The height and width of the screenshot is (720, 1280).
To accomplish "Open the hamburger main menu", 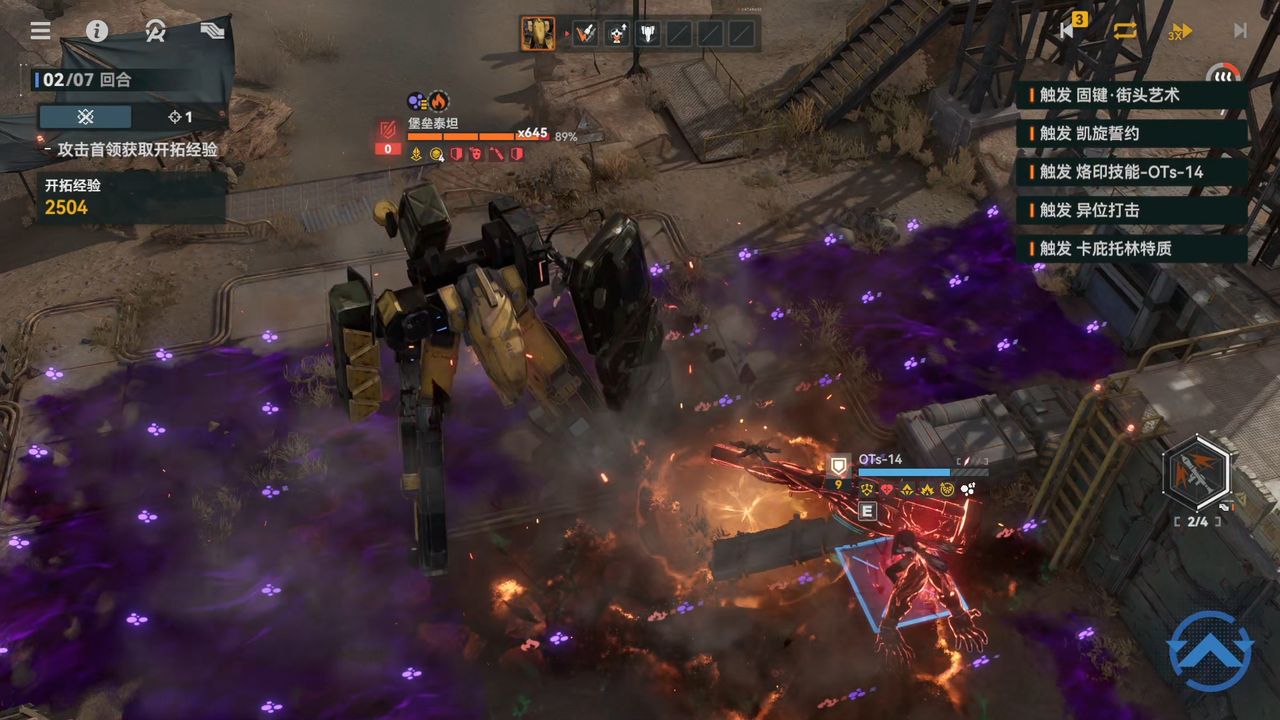I will (x=40, y=31).
